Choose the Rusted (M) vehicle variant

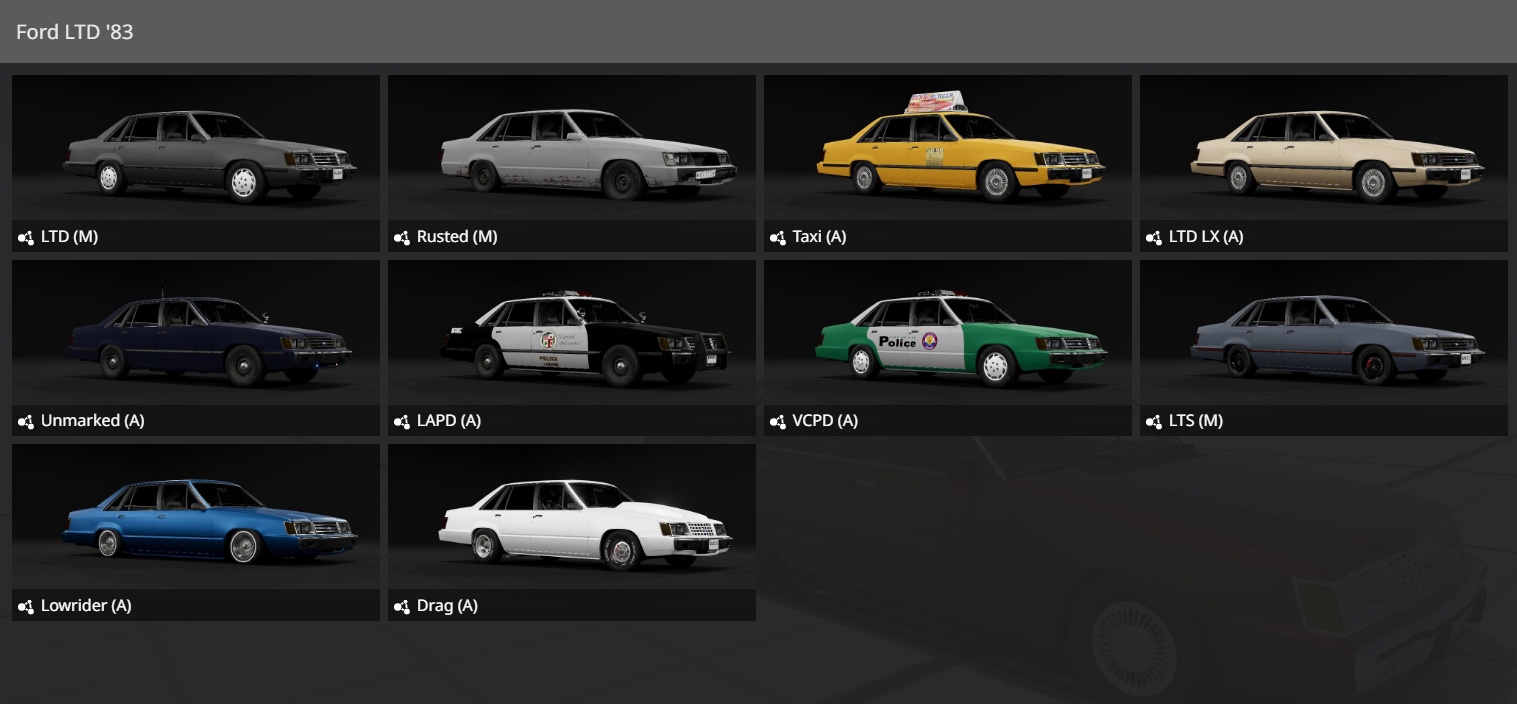[x=572, y=162]
